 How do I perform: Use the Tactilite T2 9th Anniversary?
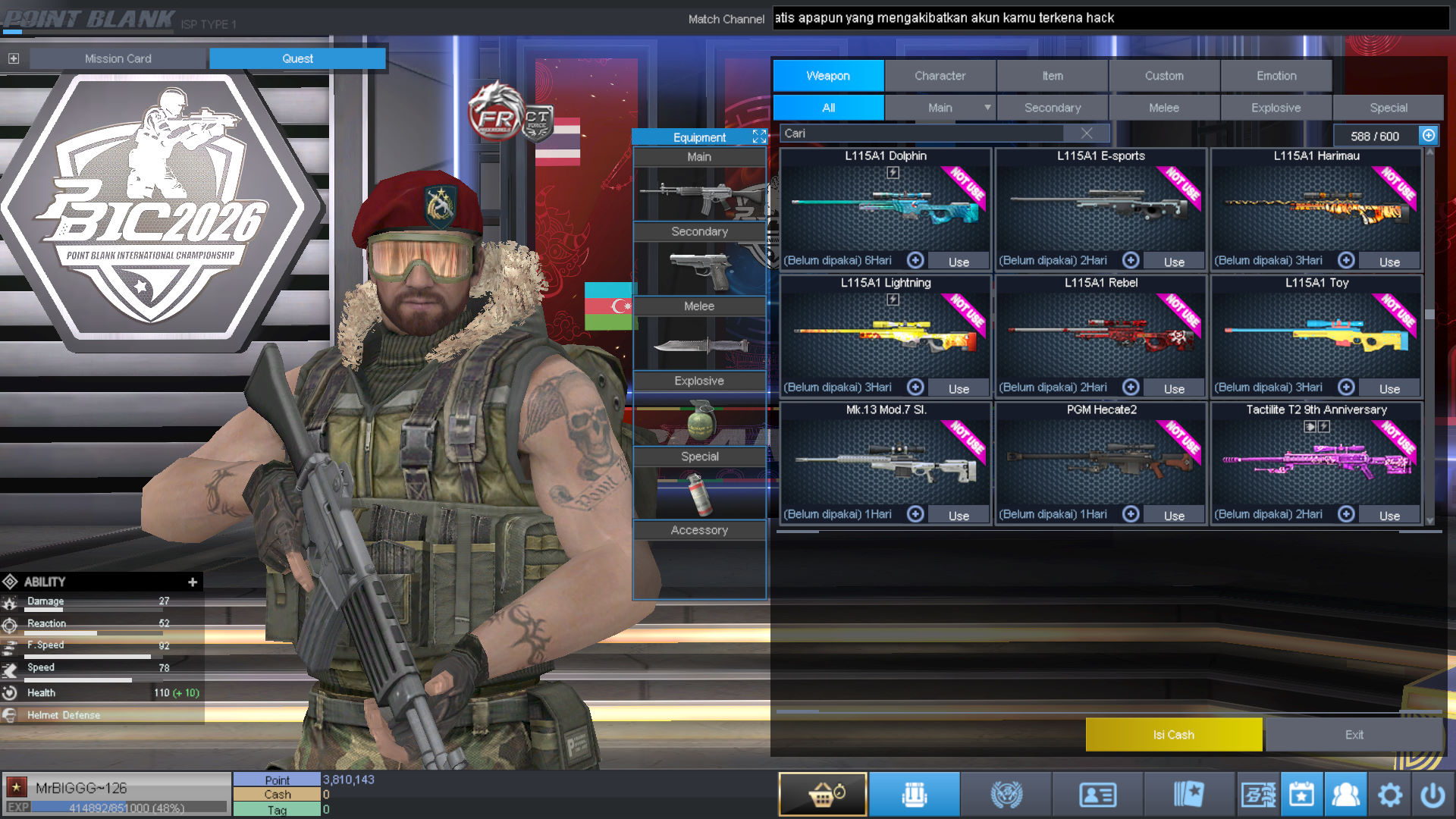pyautogui.click(x=1389, y=516)
